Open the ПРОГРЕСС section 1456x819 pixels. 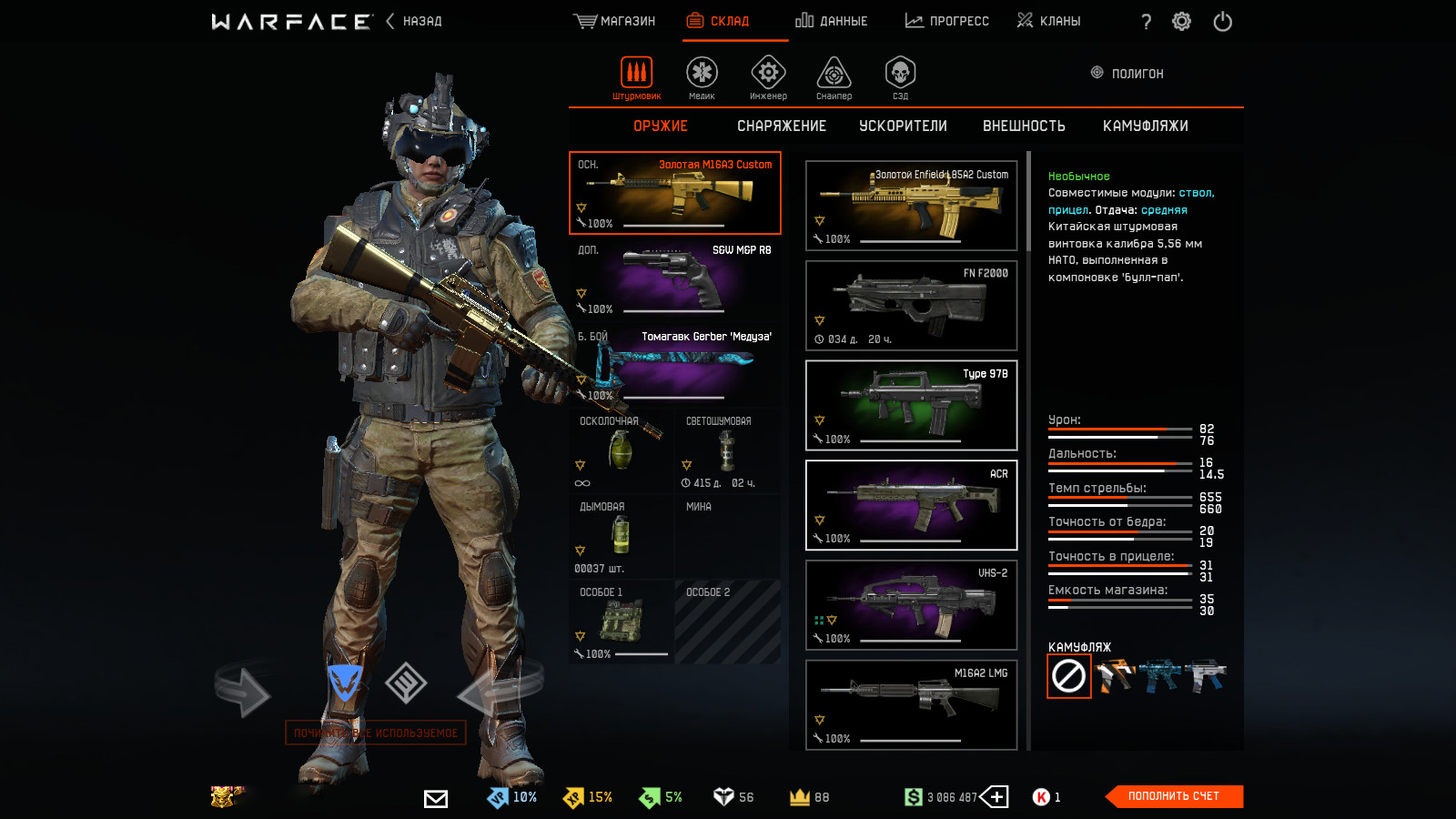pyautogui.click(x=946, y=21)
